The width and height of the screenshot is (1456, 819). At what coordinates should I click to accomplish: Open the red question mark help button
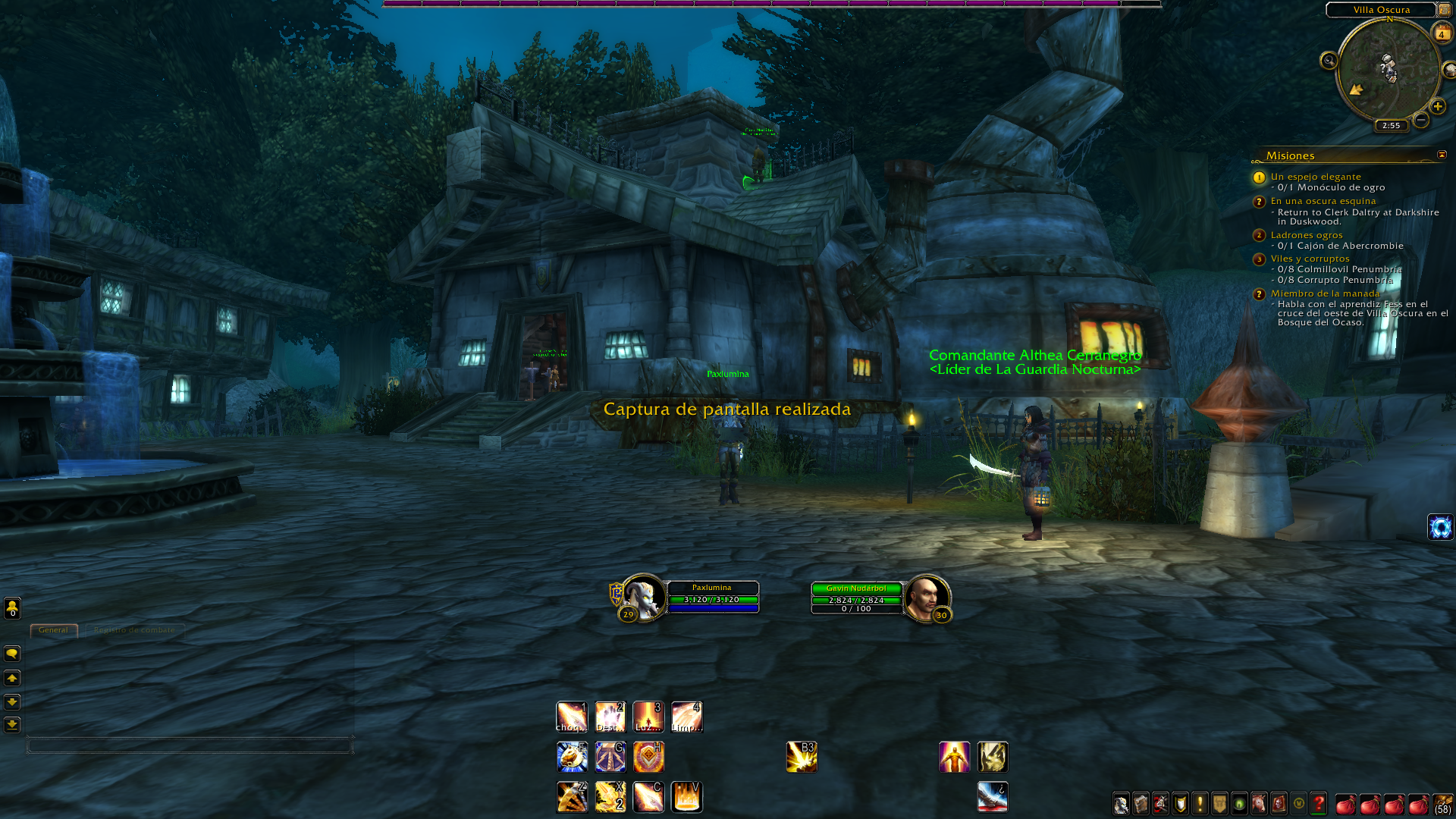pyautogui.click(x=1319, y=803)
